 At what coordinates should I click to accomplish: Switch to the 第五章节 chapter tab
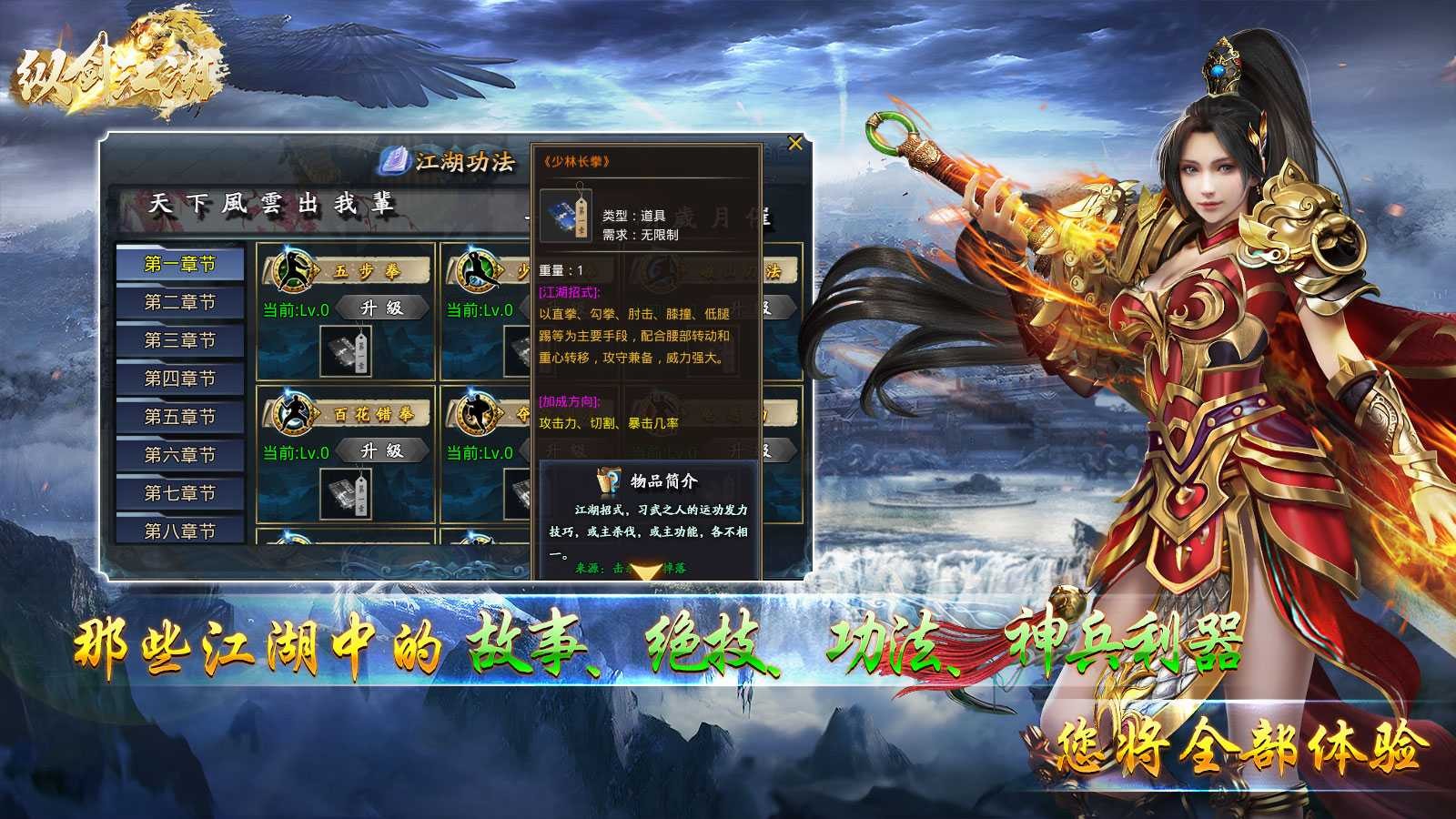(x=180, y=414)
